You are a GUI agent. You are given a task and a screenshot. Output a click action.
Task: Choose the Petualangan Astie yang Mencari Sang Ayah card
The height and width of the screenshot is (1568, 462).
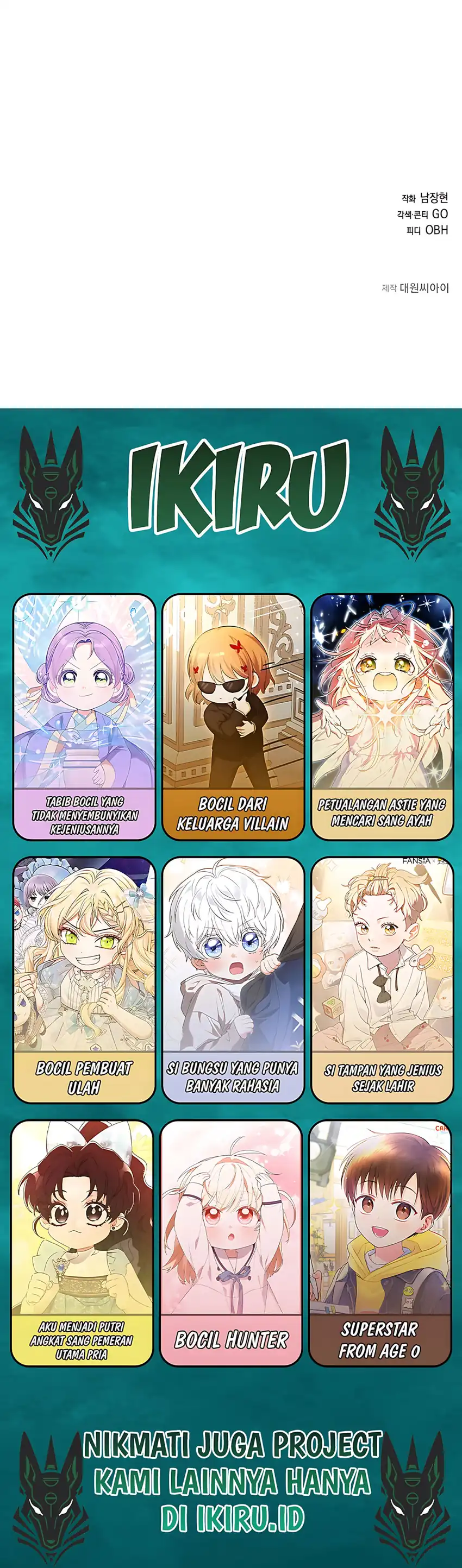click(x=382, y=716)
